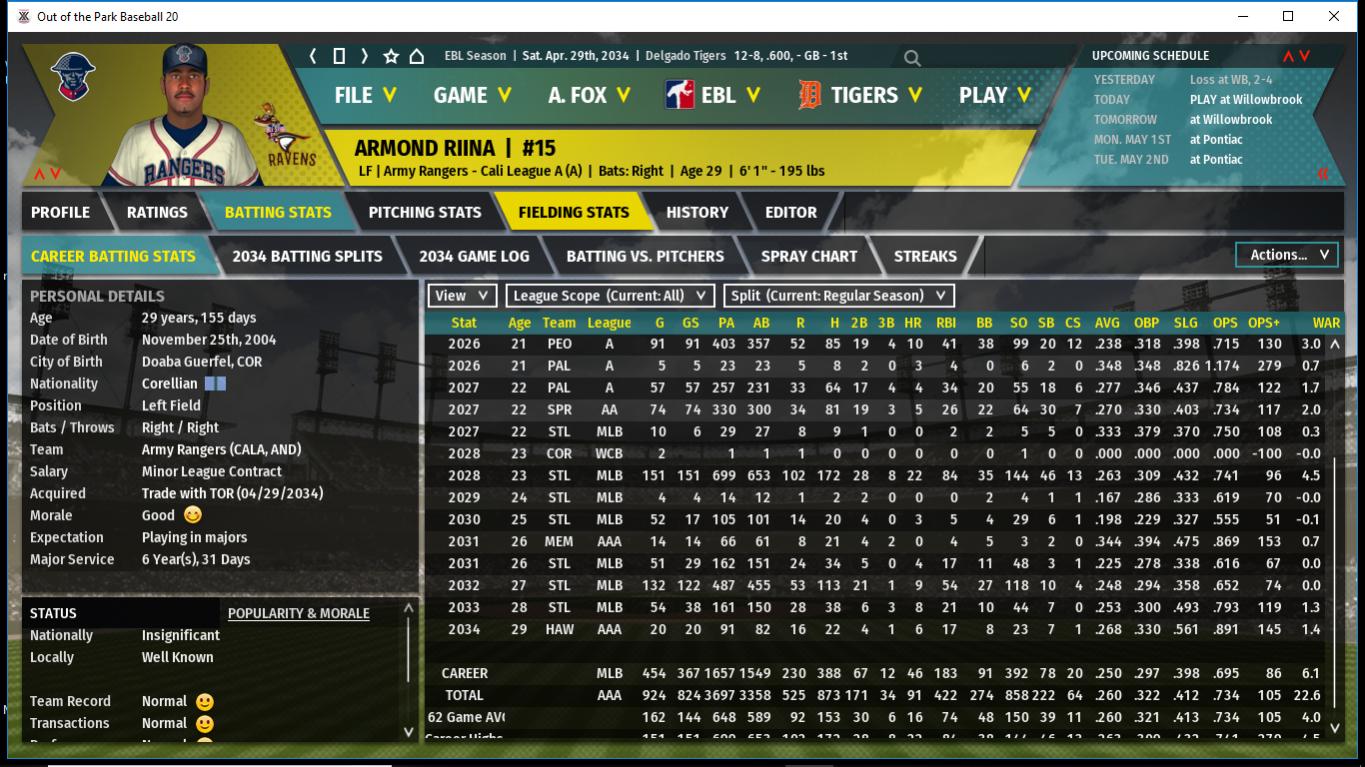Viewport: 1365px width, 767px height.
Task: Expand the Actions dropdown
Action: [1287, 255]
